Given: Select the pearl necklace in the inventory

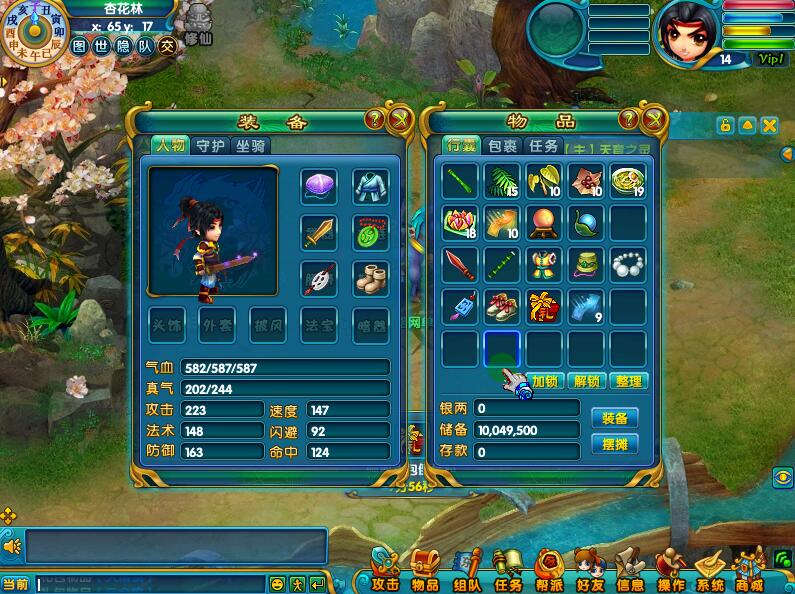Looking at the screenshot, I should (628, 265).
